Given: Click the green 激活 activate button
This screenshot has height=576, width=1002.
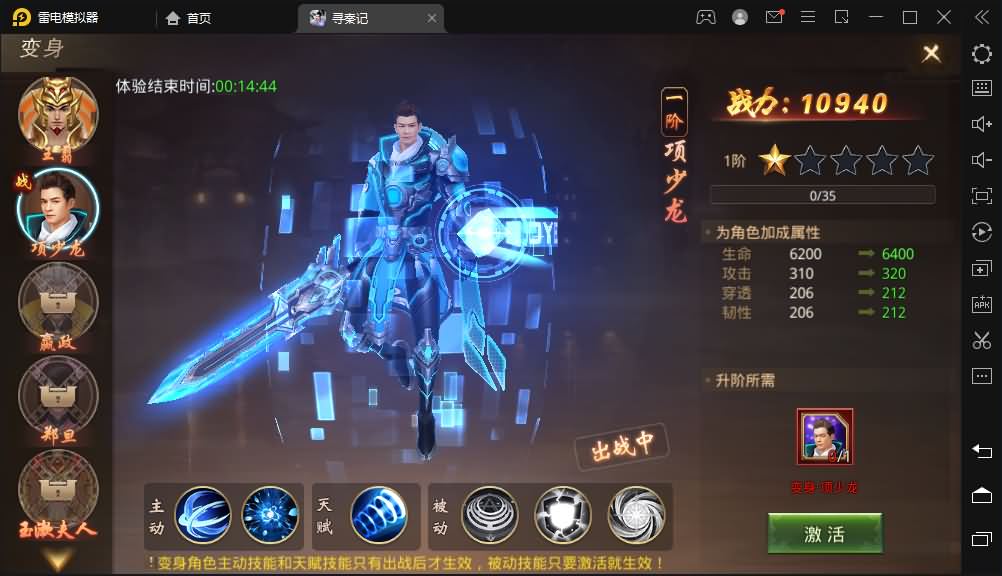Looking at the screenshot, I should tap(824, 534).
